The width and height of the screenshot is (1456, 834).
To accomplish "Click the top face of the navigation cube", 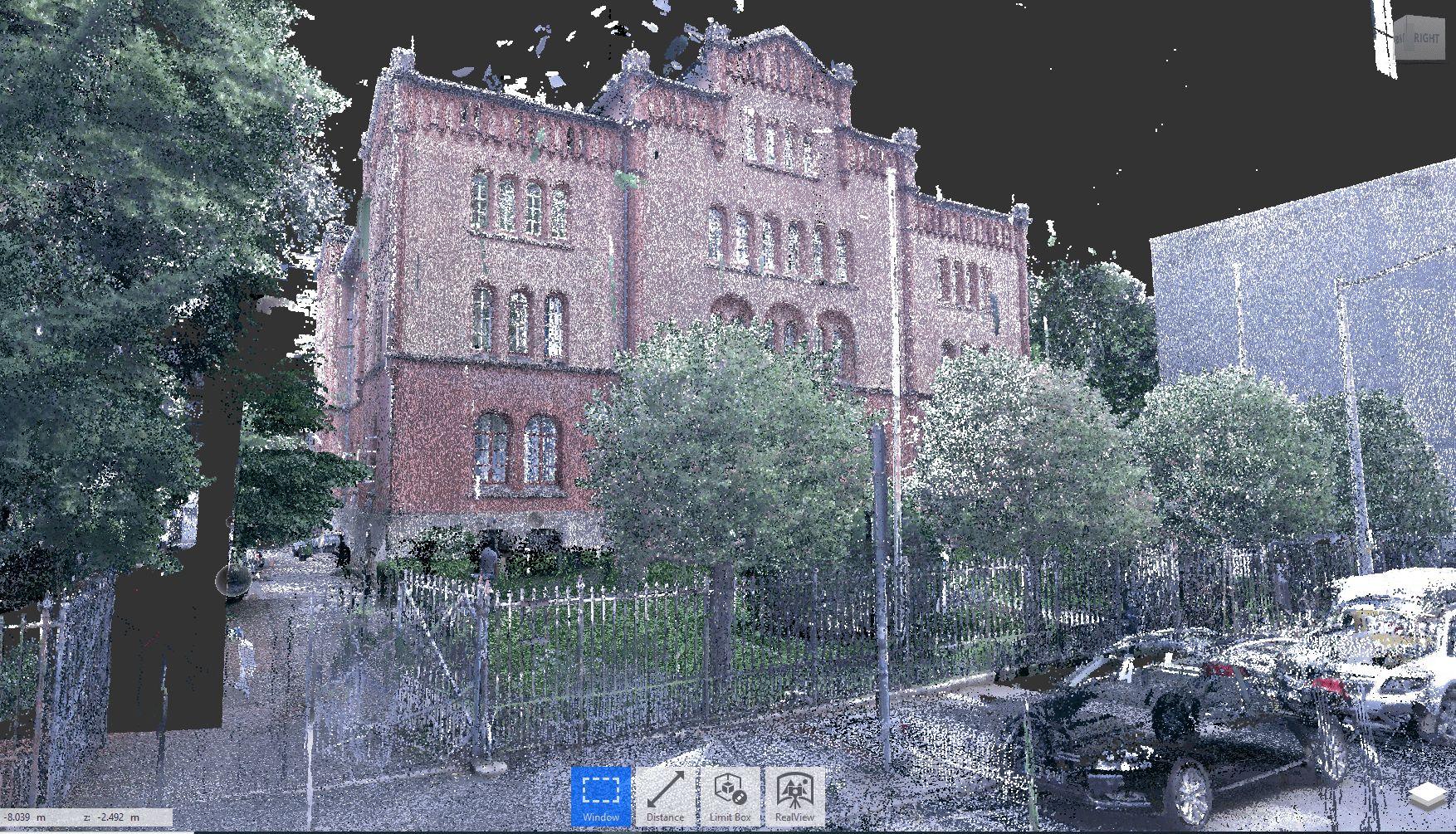I will point(1418,17).
